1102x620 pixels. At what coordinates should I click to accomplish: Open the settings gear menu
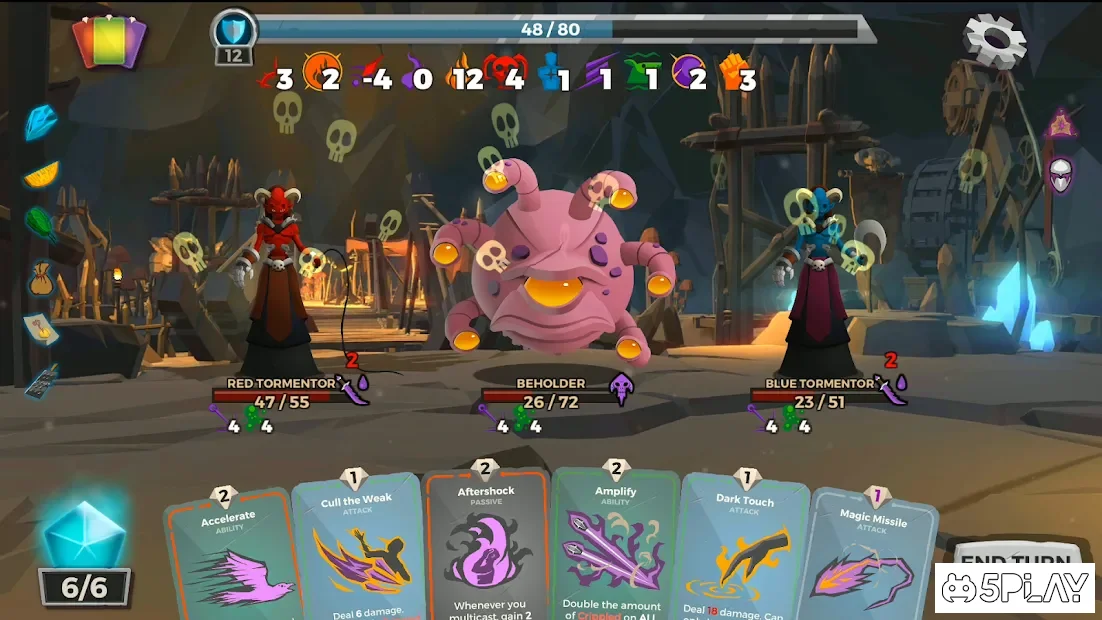[994, 40]
